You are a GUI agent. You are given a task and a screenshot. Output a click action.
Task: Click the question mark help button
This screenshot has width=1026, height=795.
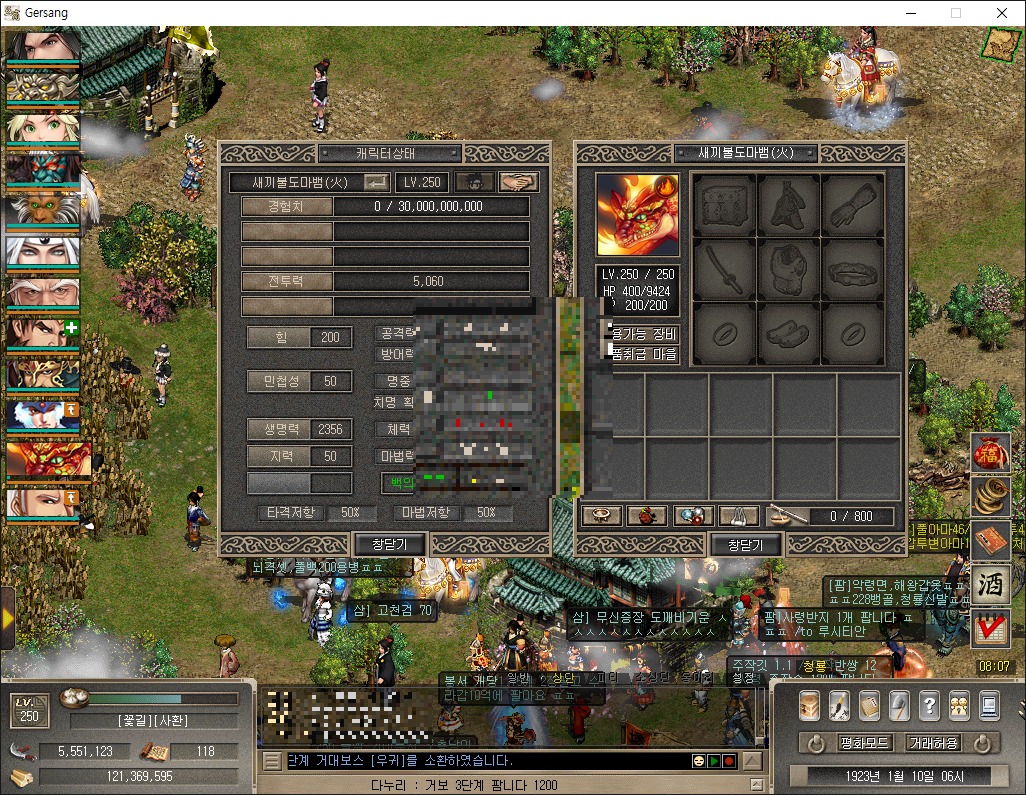[928, 705]
